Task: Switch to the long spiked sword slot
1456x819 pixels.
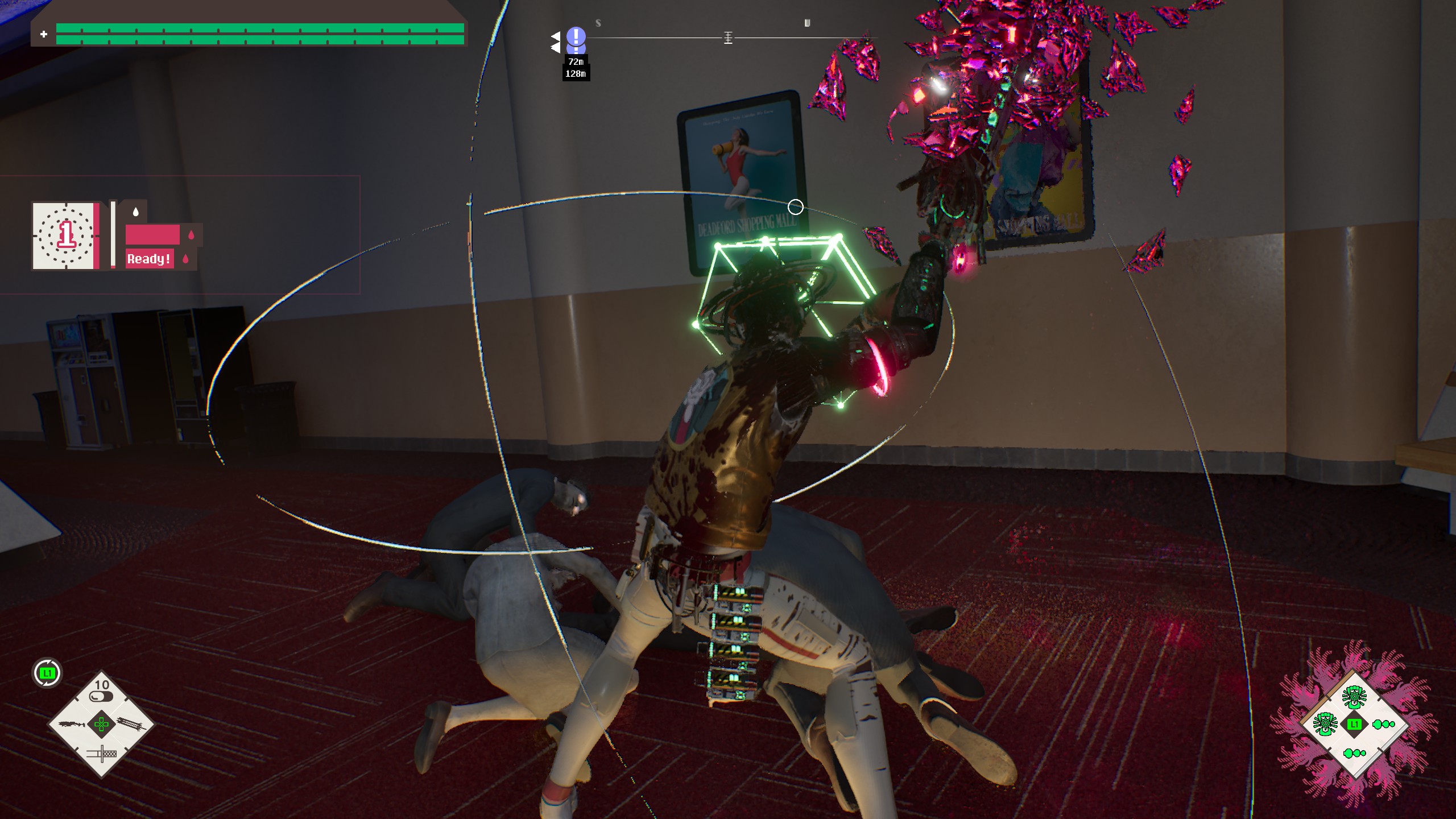Action: click(x=133, y=724)
